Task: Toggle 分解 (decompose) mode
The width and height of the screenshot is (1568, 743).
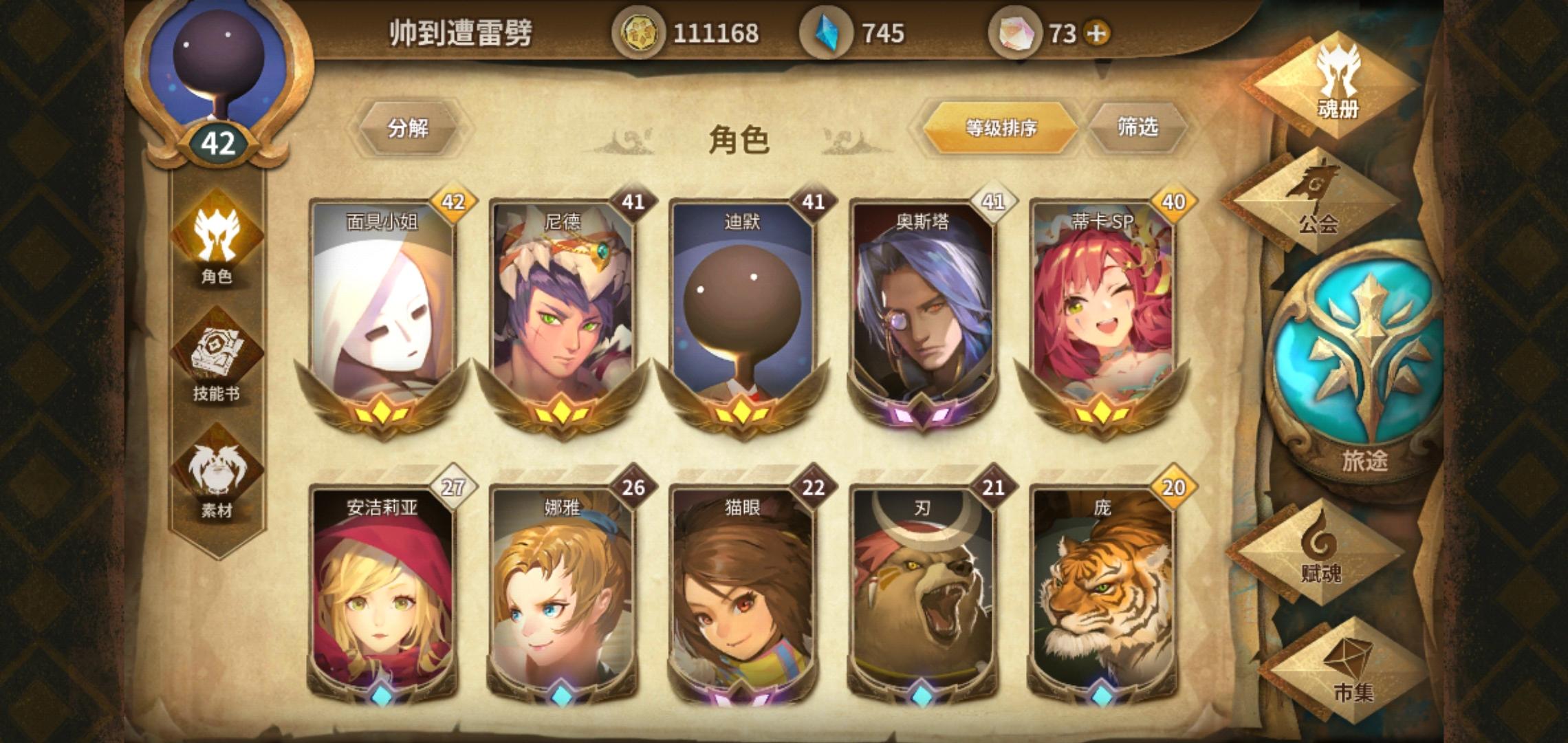Action: pyautogui.click(x=411, y=126)
